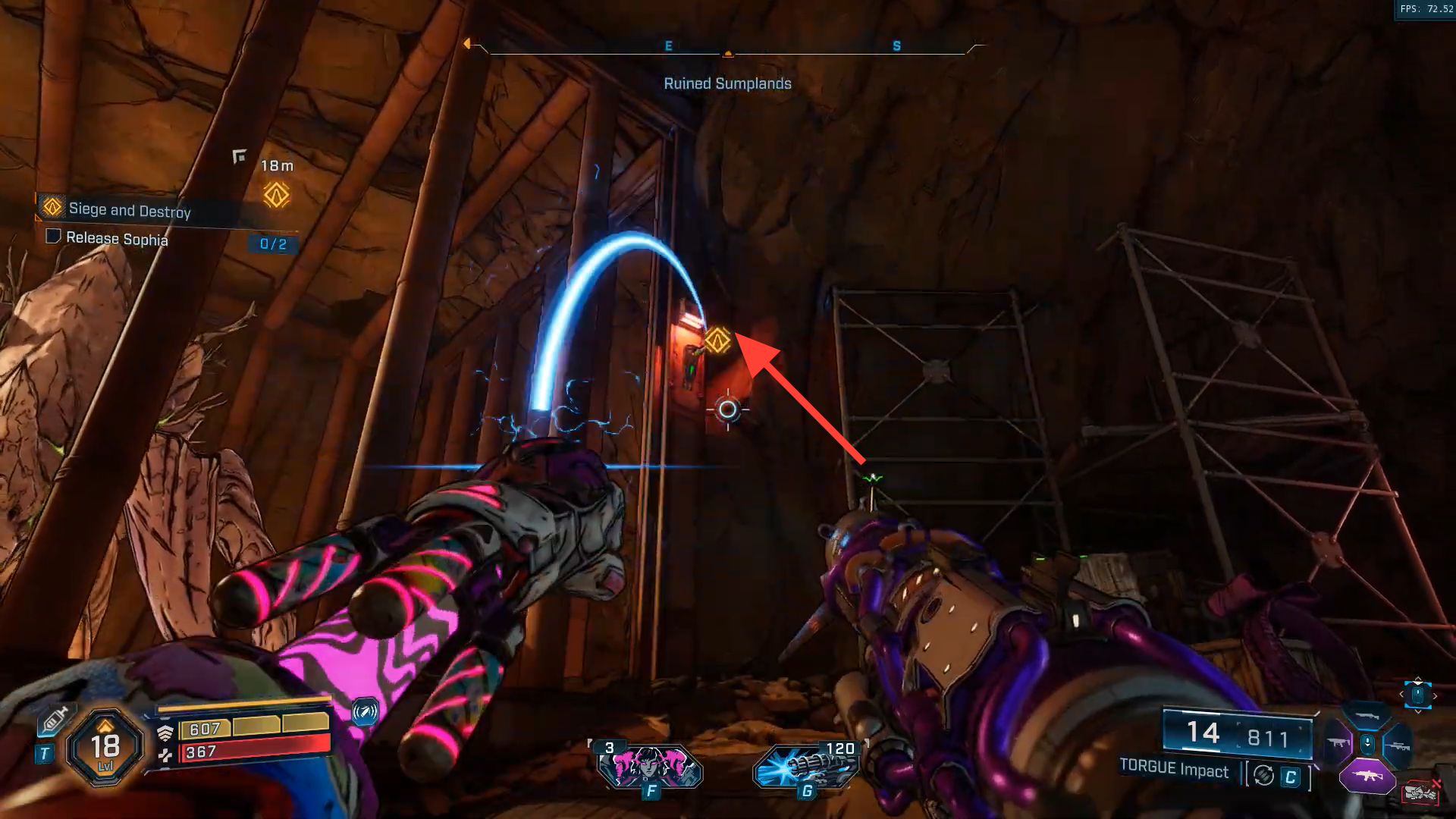Click the blue signal buff icon
The height and width of the screenshot is (819, 1456).
[x=365, y=712]
